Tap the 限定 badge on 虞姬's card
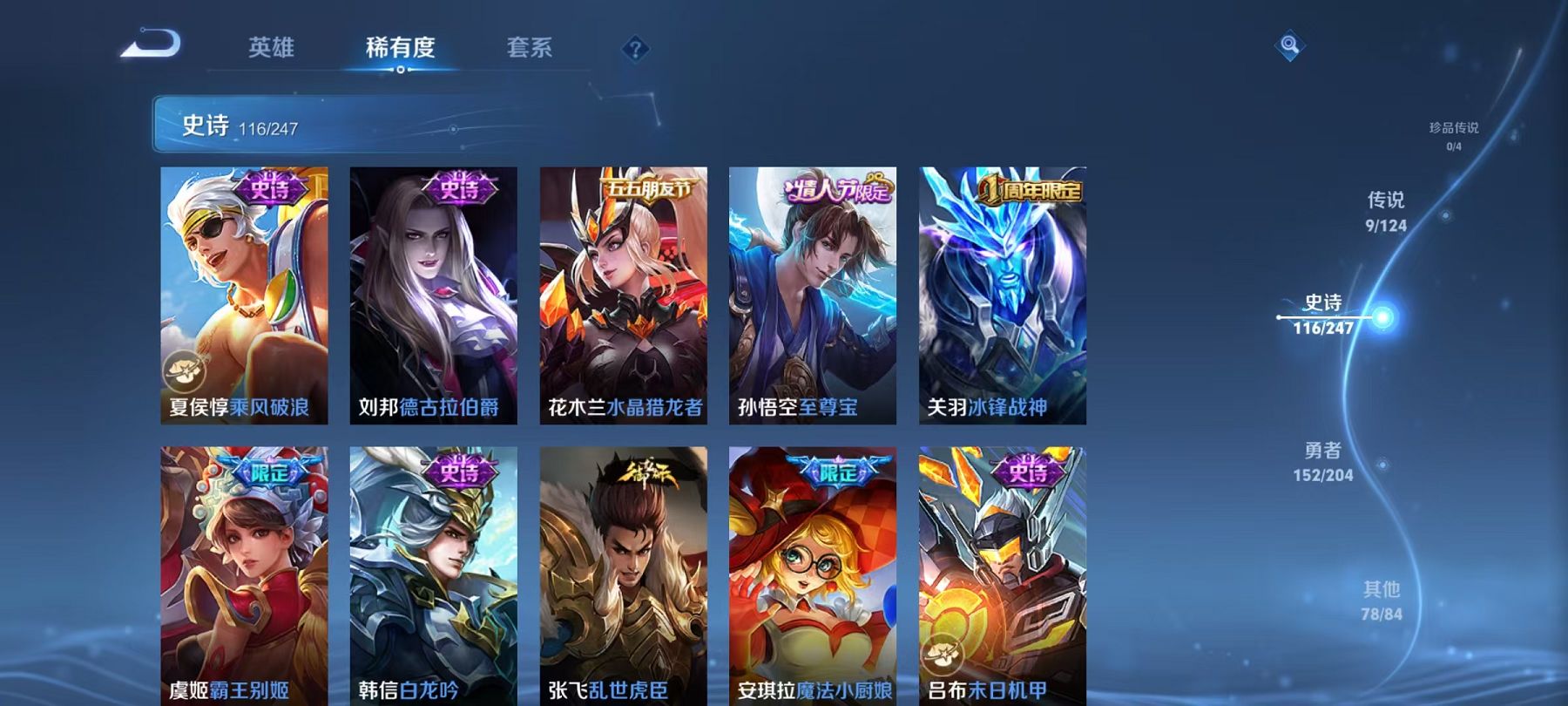Screen dimensions: 1568x706 coord(269,473)
